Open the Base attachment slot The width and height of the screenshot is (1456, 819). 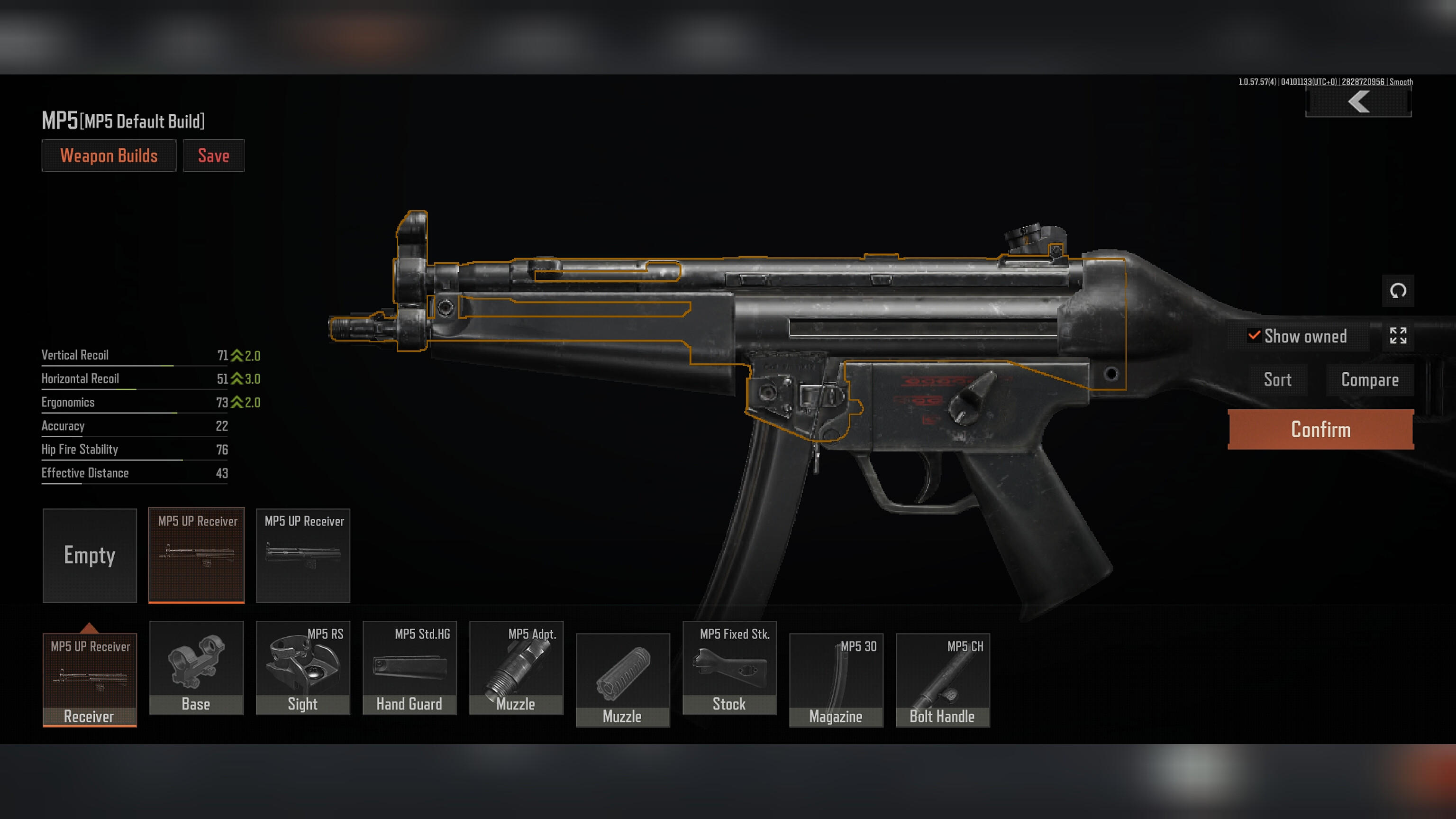196,667
